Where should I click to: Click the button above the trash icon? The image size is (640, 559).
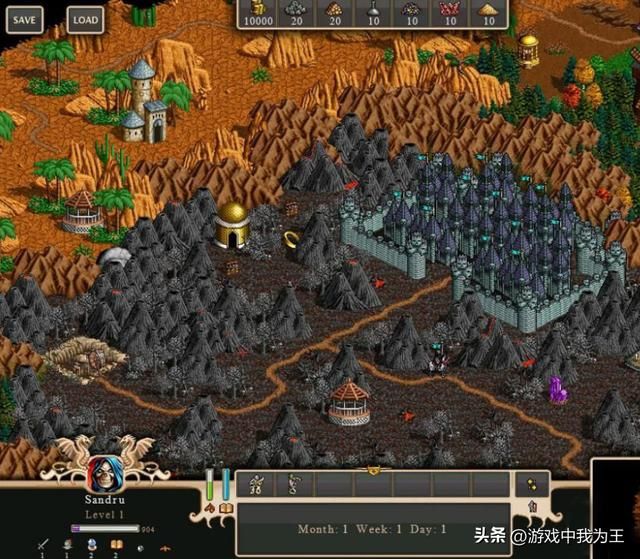[x=531, y=483]
